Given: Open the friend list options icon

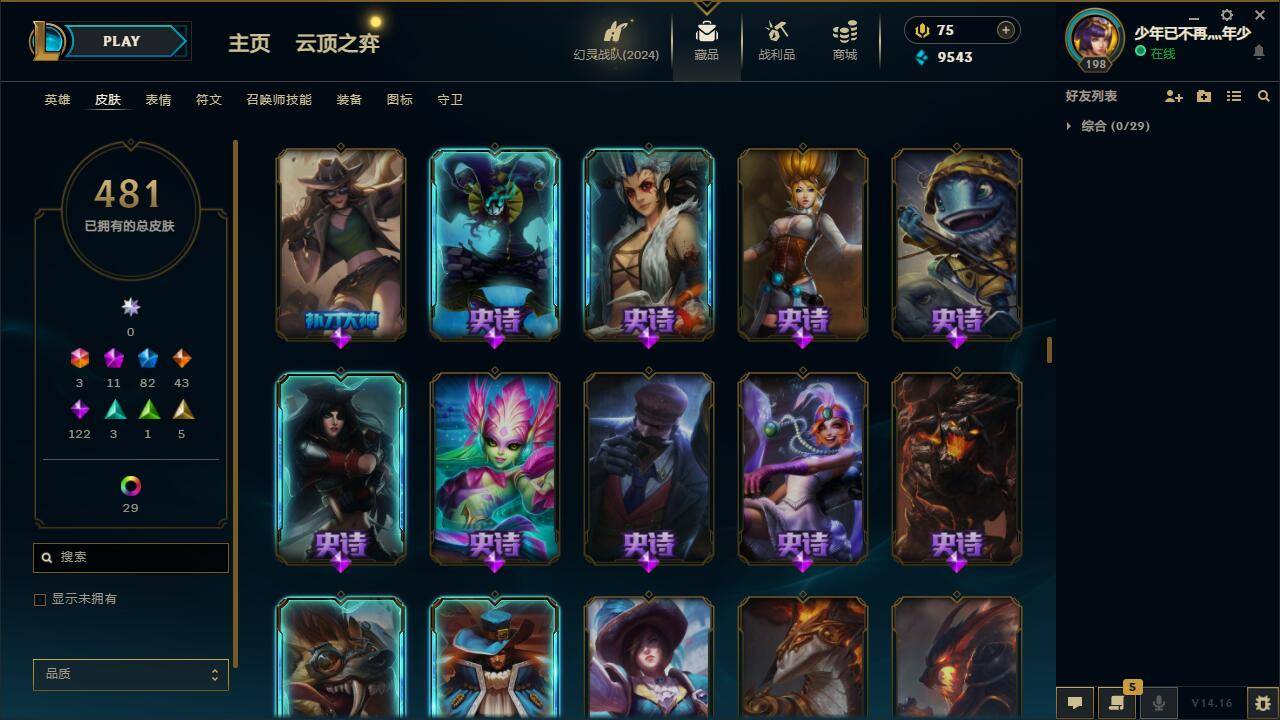Looking at the screenshot, I should [1233, 96].
